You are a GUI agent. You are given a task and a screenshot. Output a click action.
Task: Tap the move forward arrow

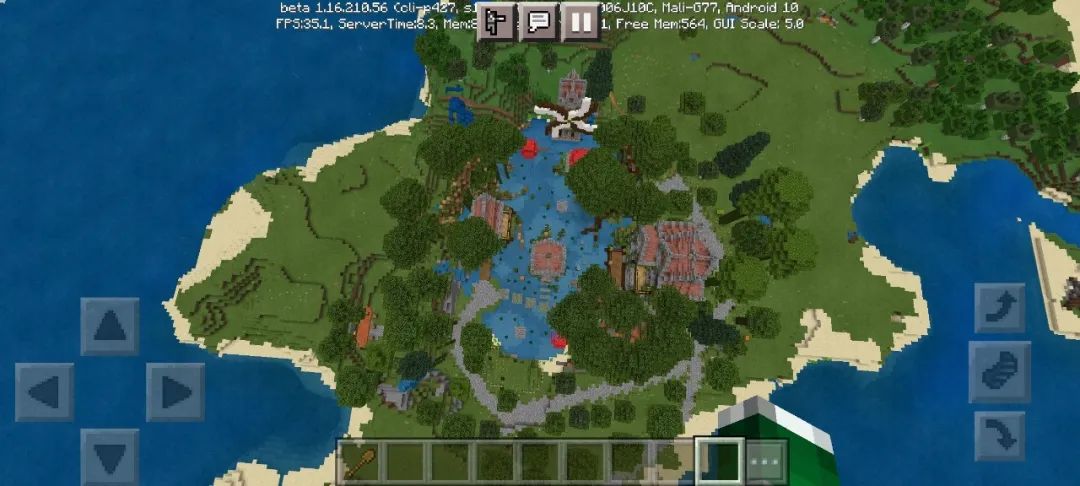tap(110, 326)
